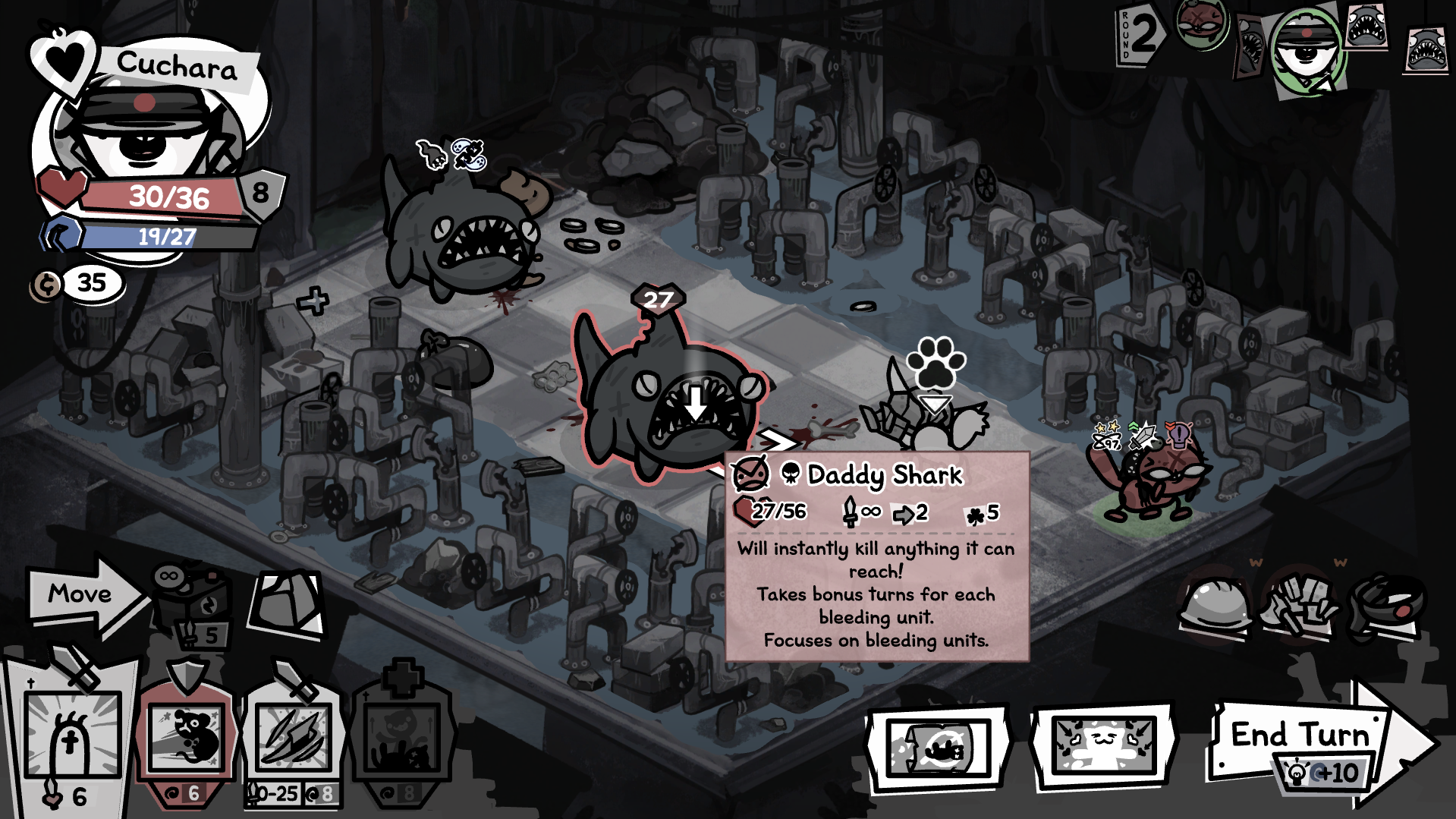Click the cat with hearts button
Image resolution: width=1456 pixels, height=819 pixels.
(x=1104, y=747)
